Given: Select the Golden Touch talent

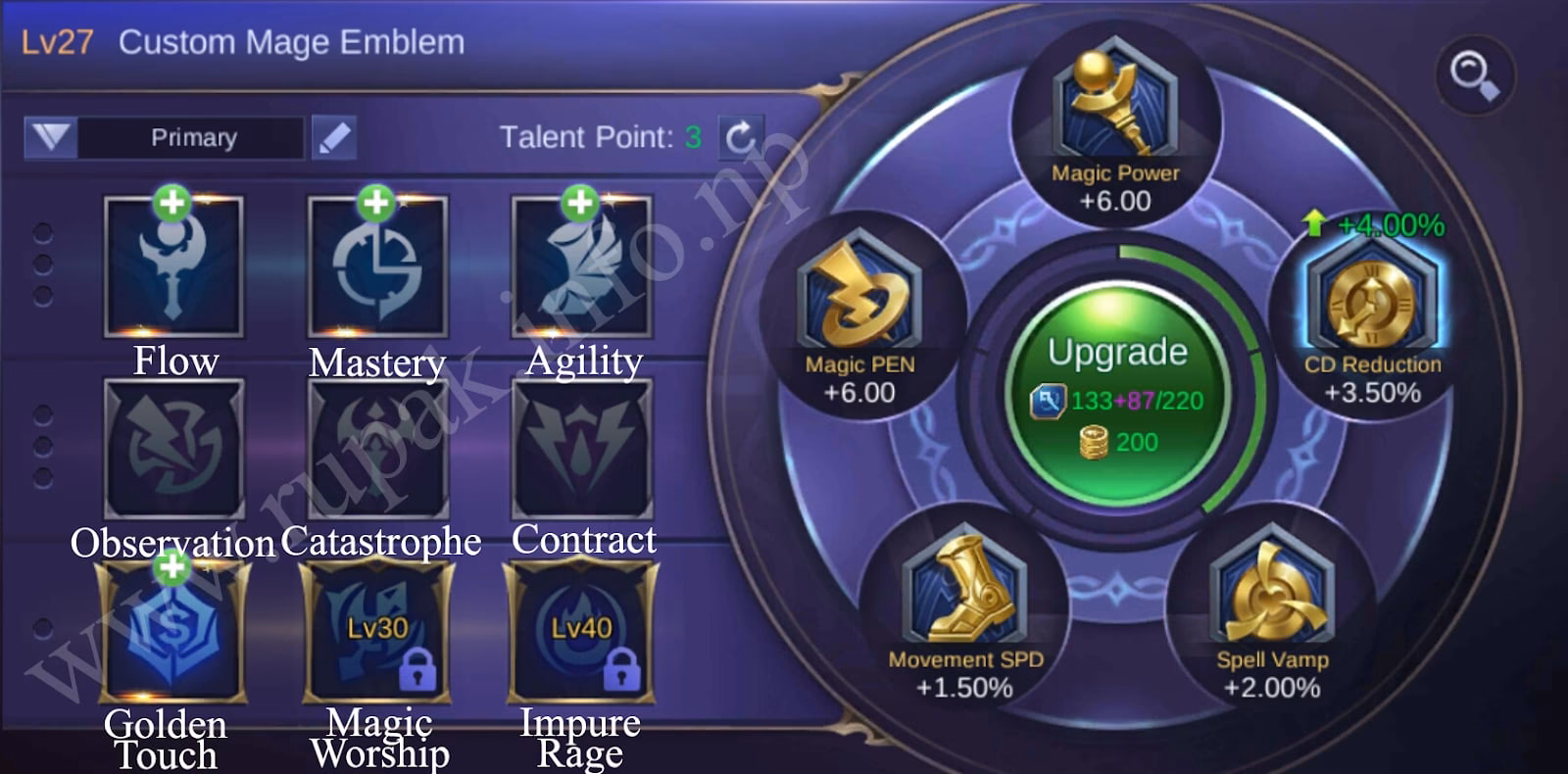Looking at the screenshot, I should point(174,632).
